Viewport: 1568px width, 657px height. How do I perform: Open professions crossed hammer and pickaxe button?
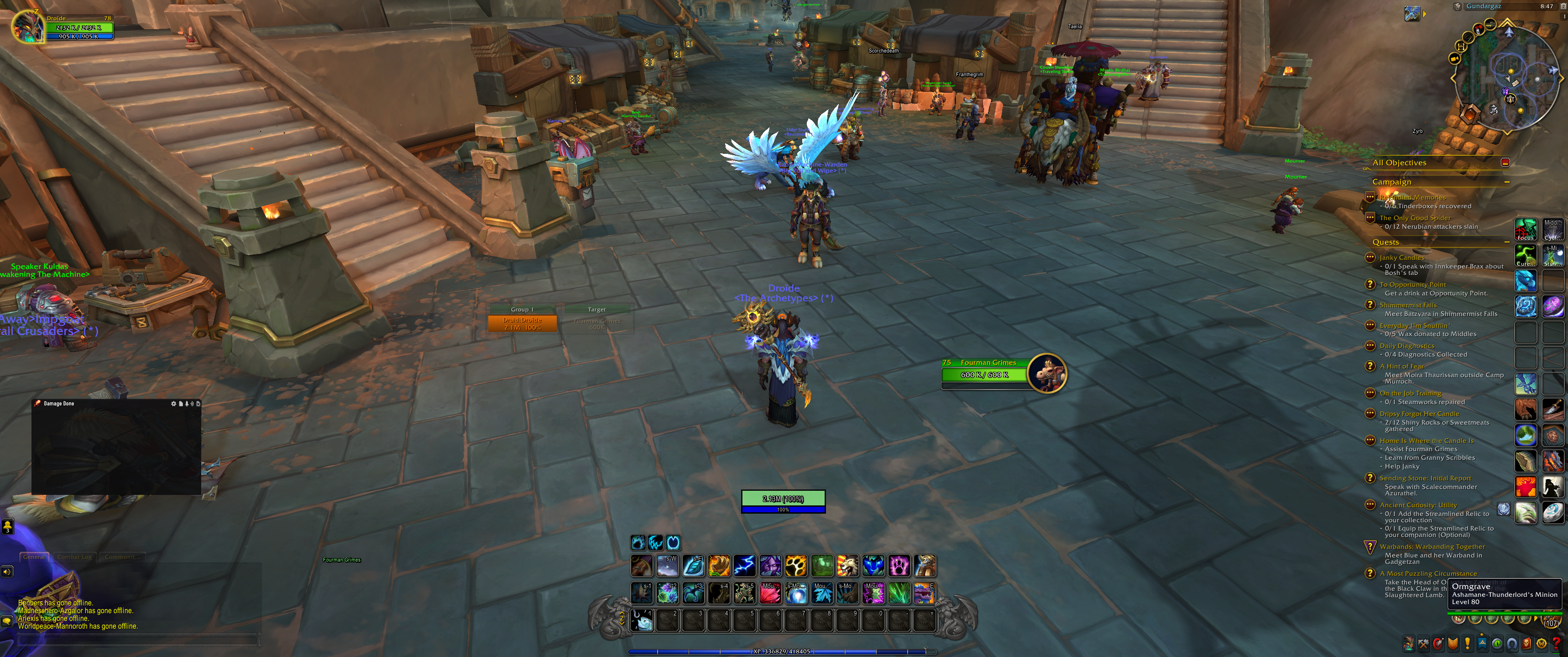[1423, 643]
